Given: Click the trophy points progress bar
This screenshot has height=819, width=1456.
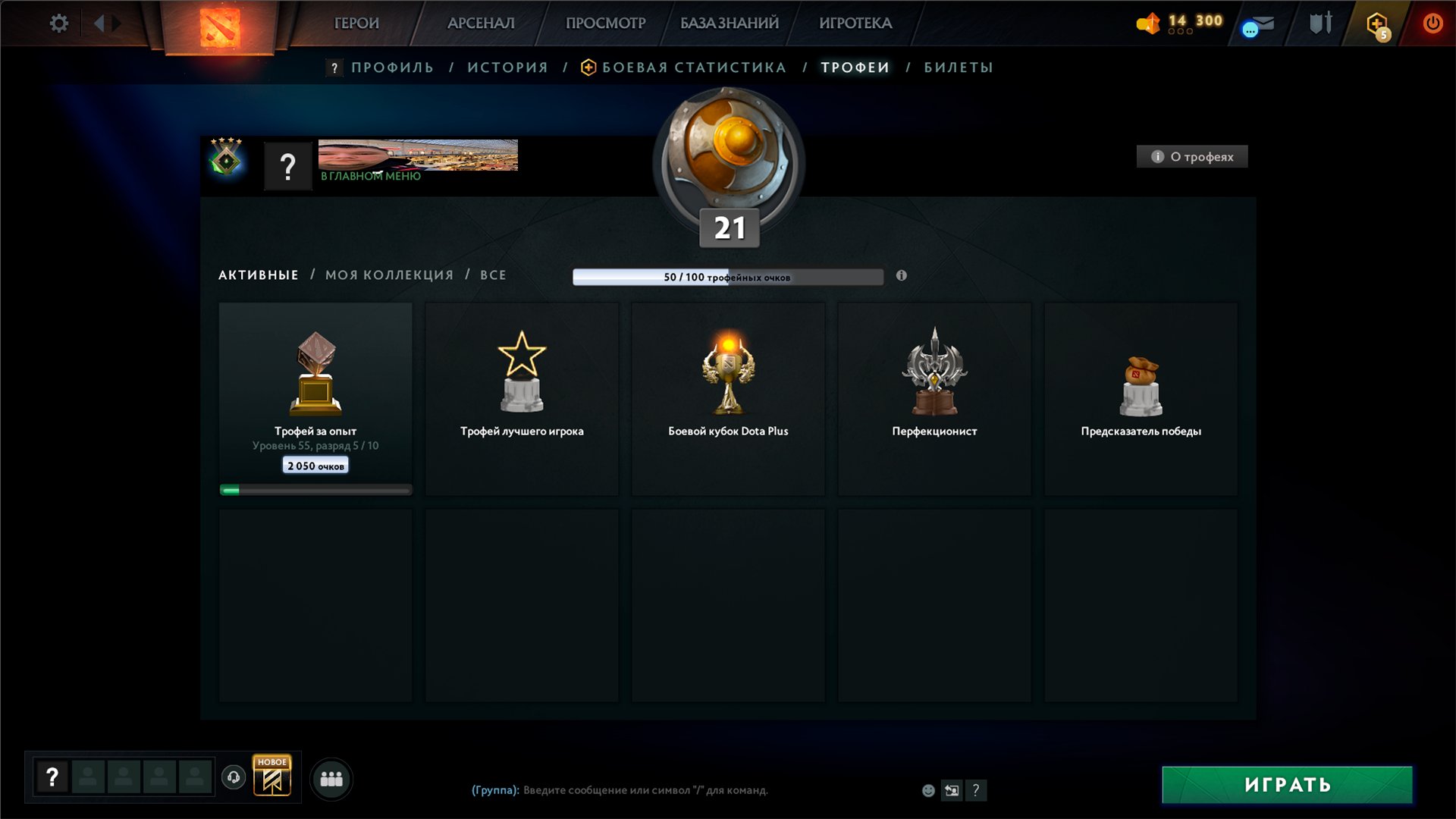Looking at the screenshot, I should [727, 278].
